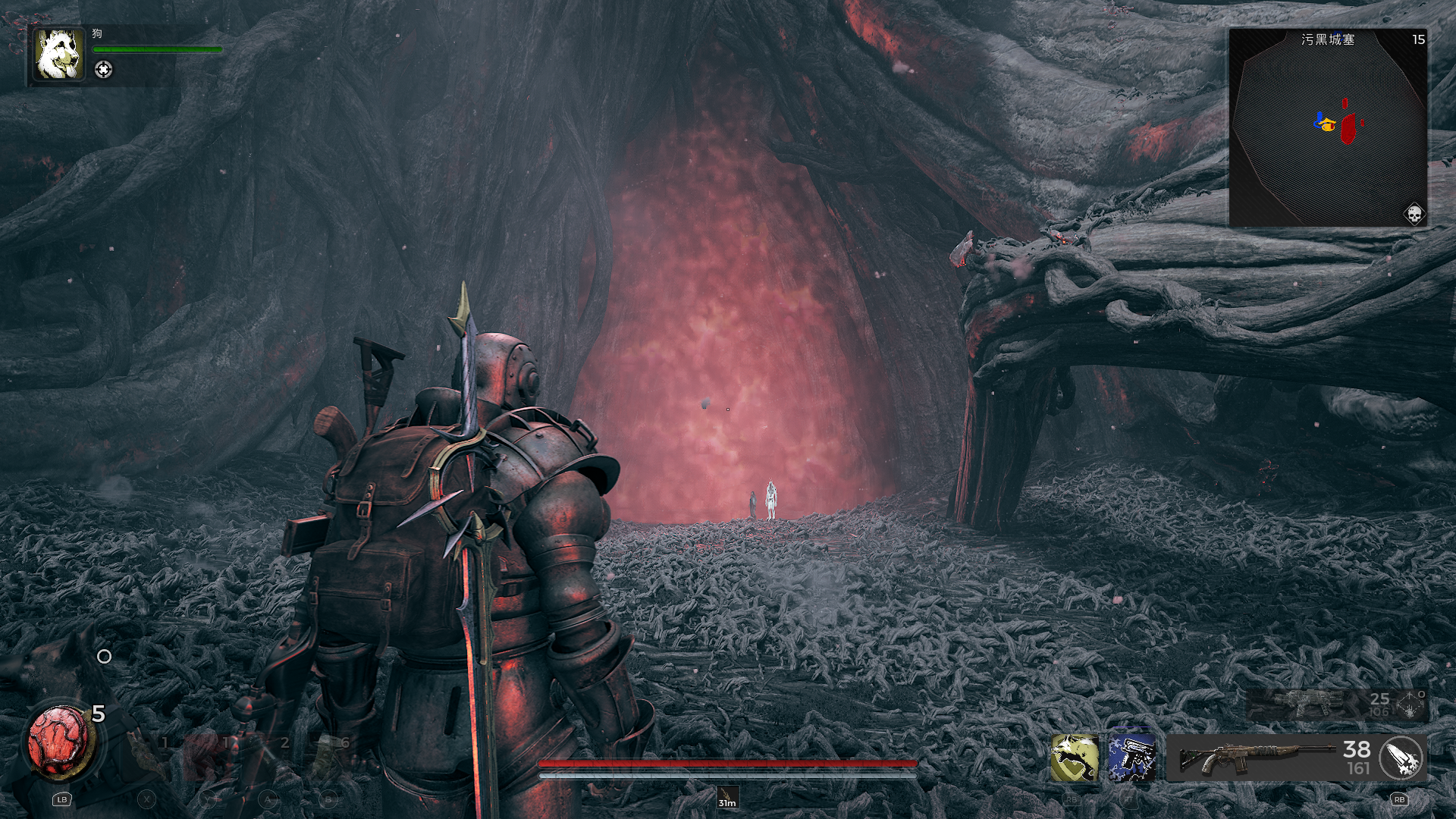Viewport: 1456px width, 819px height.
Task: Activate the yellow wolf howl skill
Action: coord(1074,758)
